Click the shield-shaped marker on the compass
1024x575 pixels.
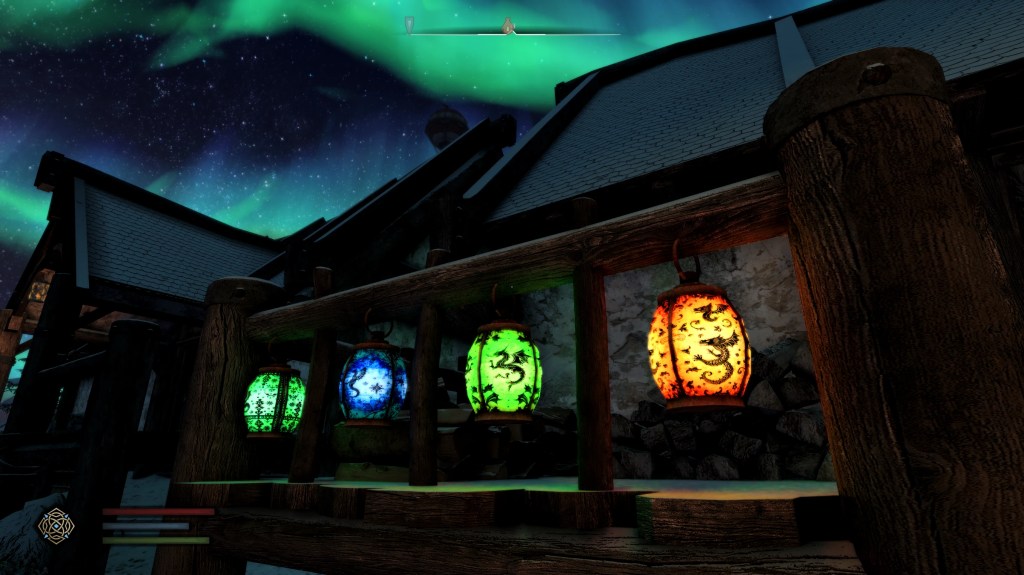coord(409,24)
